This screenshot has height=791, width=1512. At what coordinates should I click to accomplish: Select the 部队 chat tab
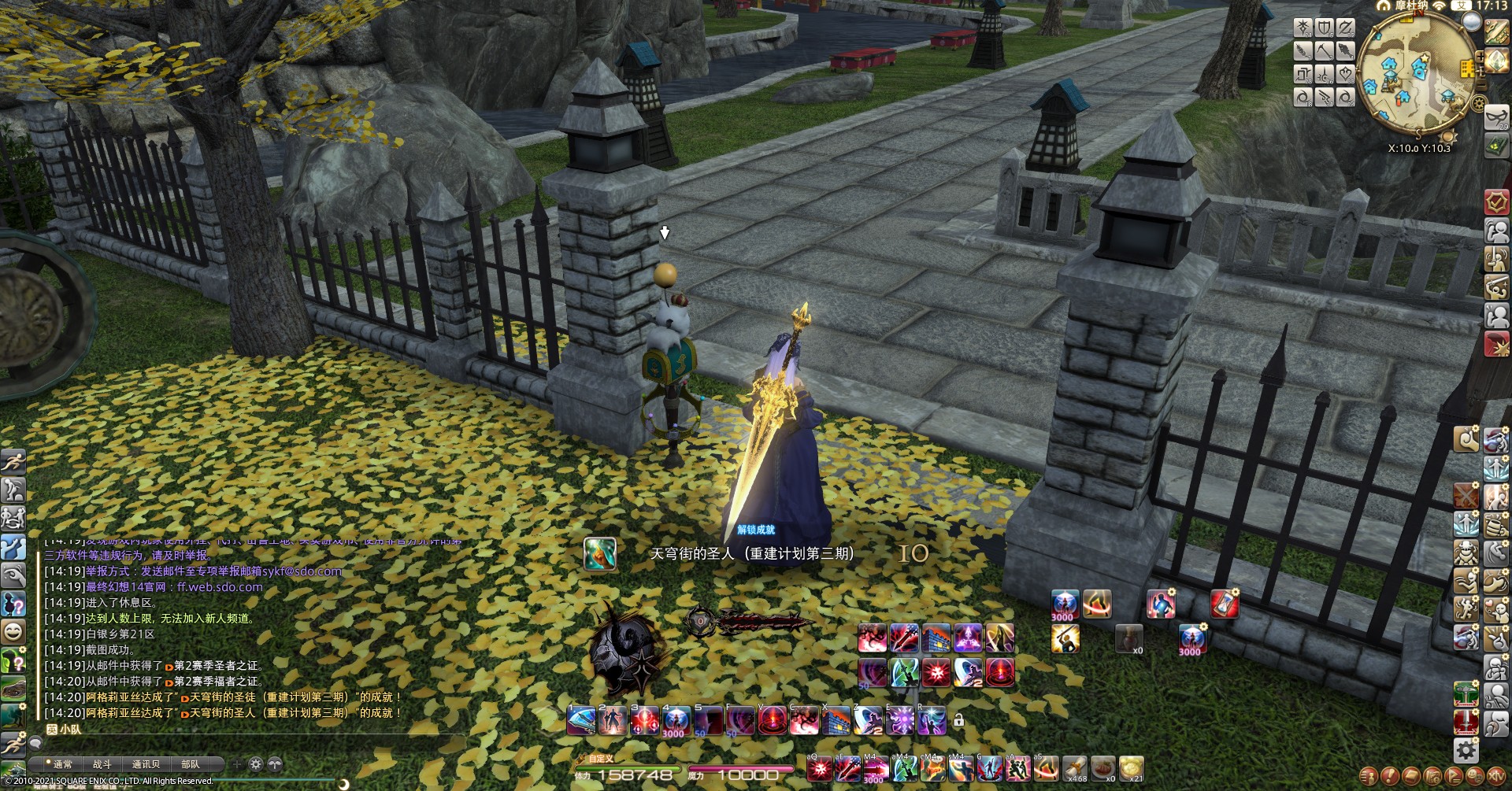[191, 764]
